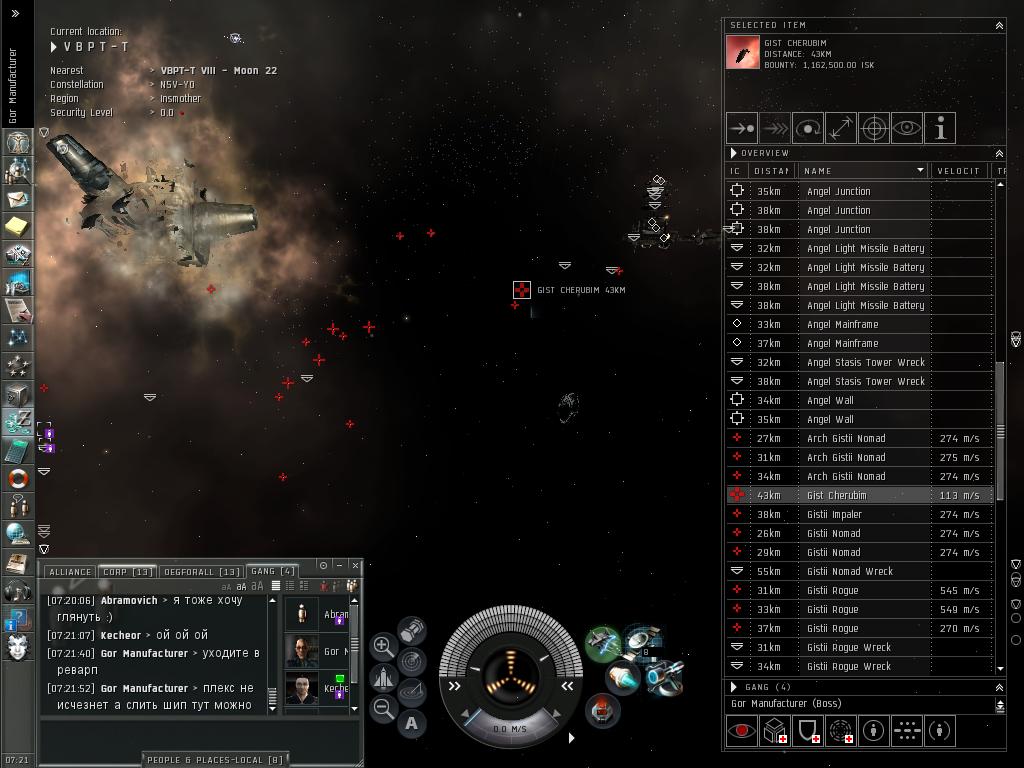Orbit the selected Gist Cherubim
This screenshot has height=768, width=1024.
click(807, 128)
